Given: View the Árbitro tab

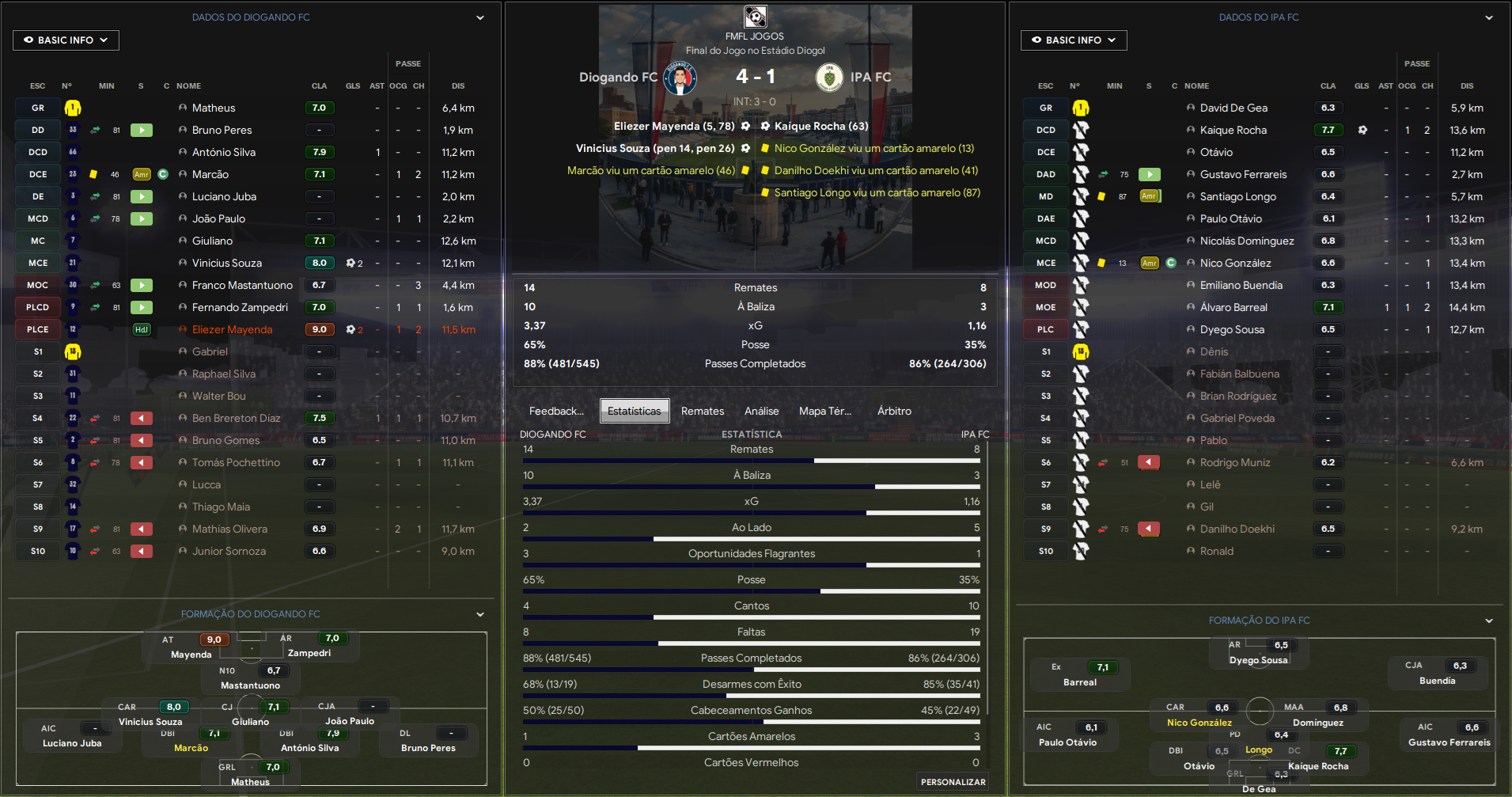Looking at the screenshot, I should click(894, 411).
